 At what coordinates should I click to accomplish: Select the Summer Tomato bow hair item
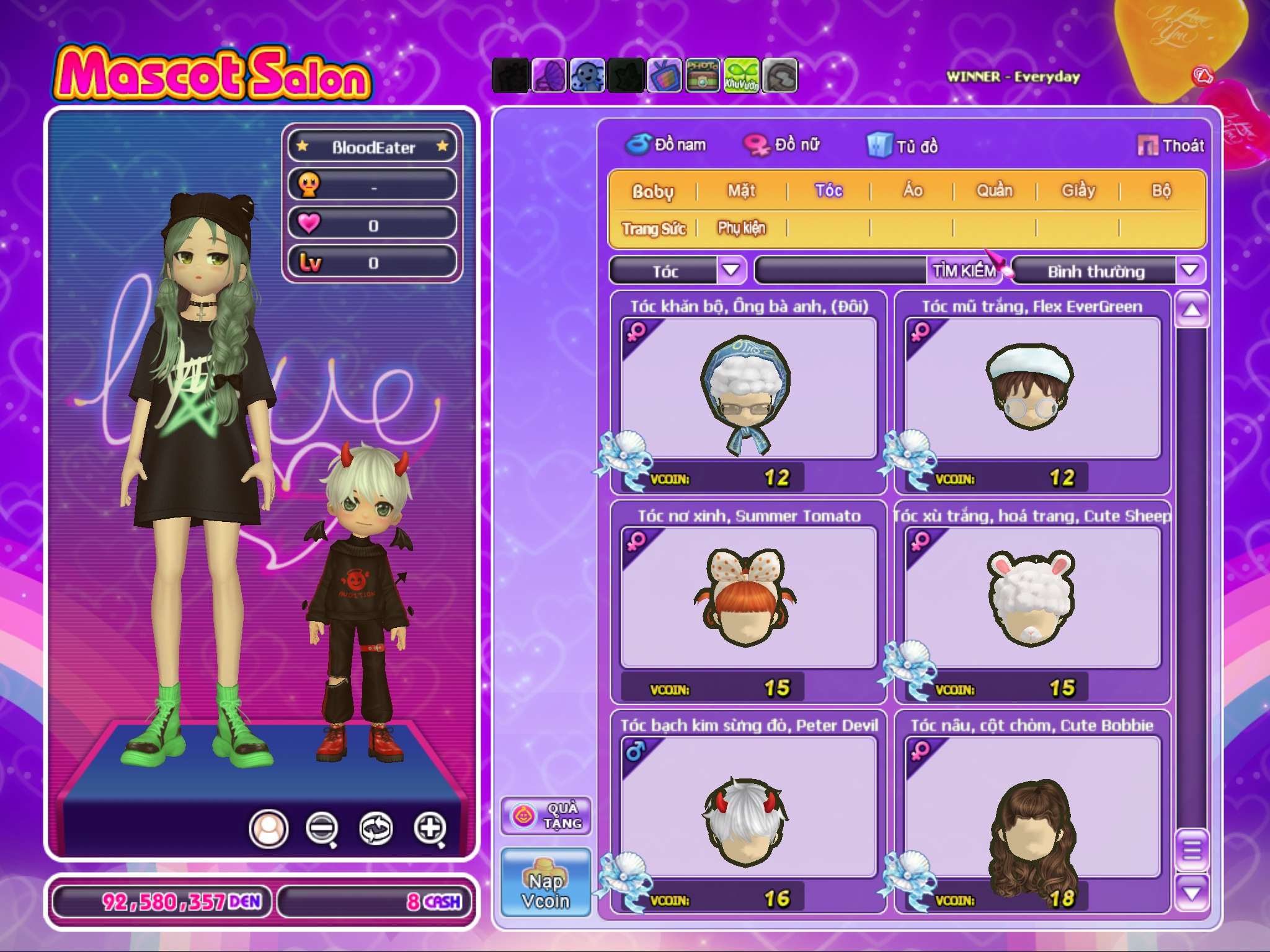(x=748, y=596)
